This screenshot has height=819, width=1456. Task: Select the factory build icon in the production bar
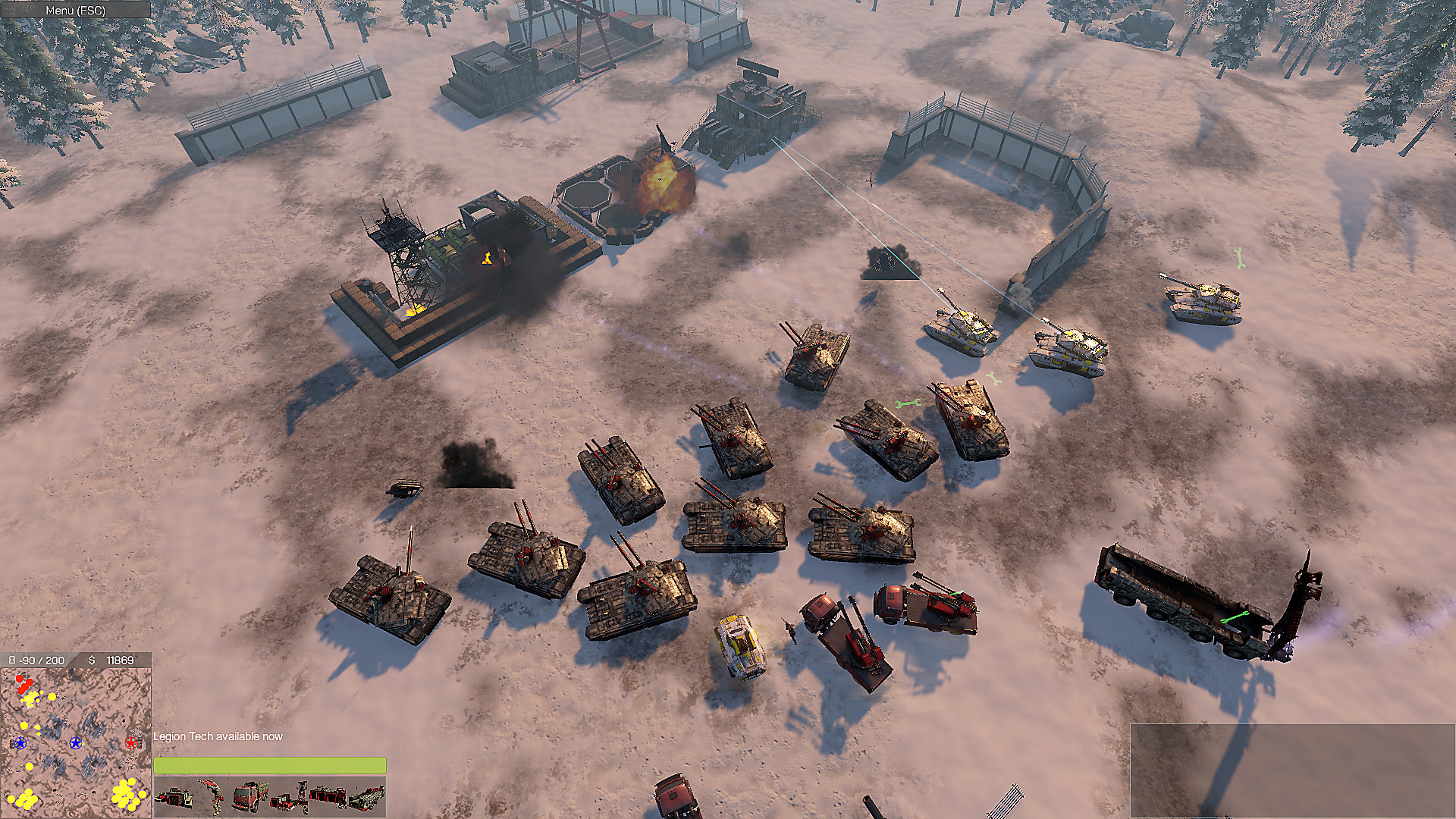coord(173,798)
